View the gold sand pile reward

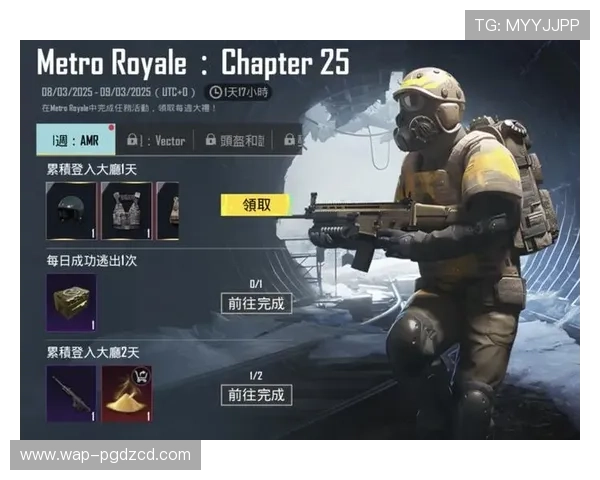tap(127, 394)
